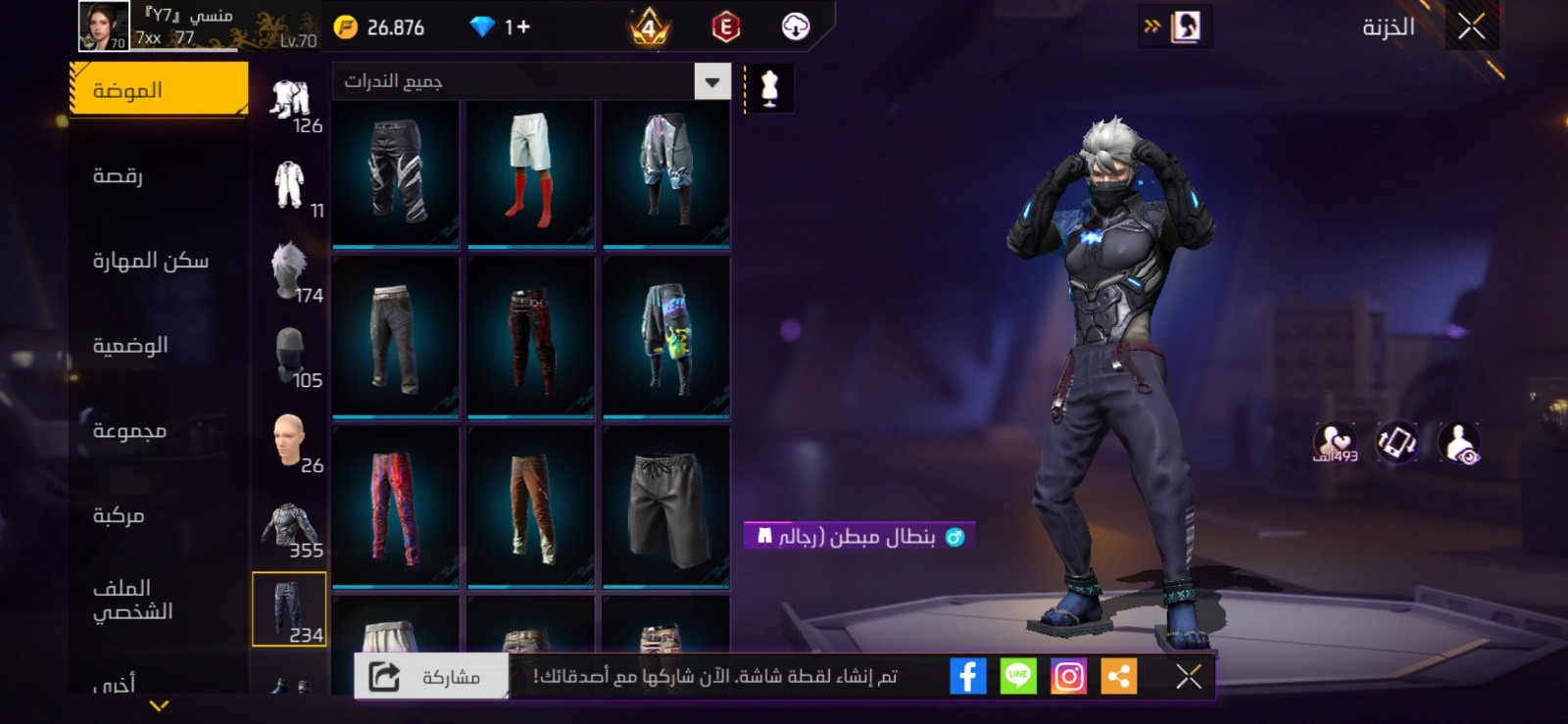
Task: Toggle the male gender symbol on the item label
Action: (x=956, y=535)
